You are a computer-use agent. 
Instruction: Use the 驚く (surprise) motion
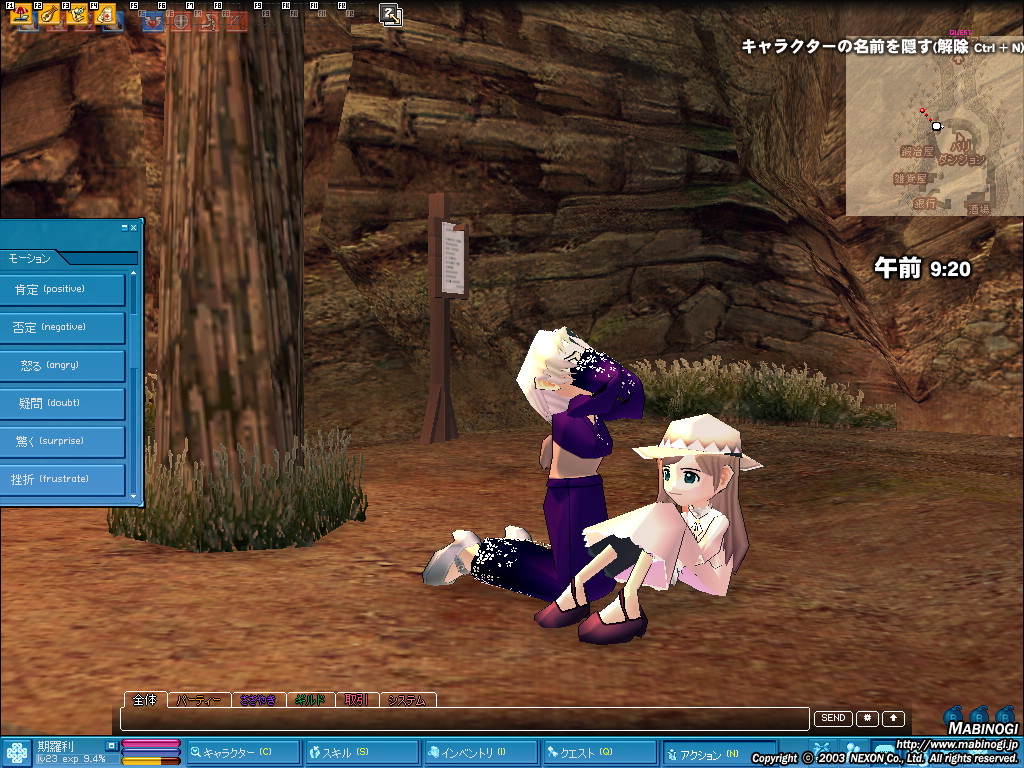click(x=62, y=442)
